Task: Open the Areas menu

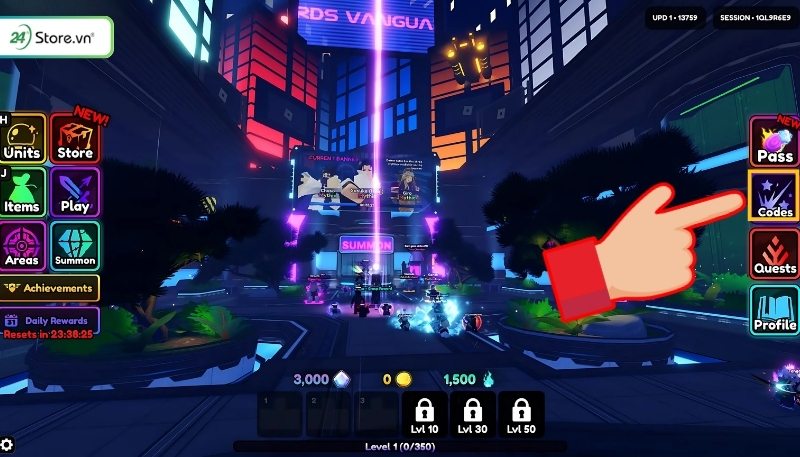Action: coord(23,246)
